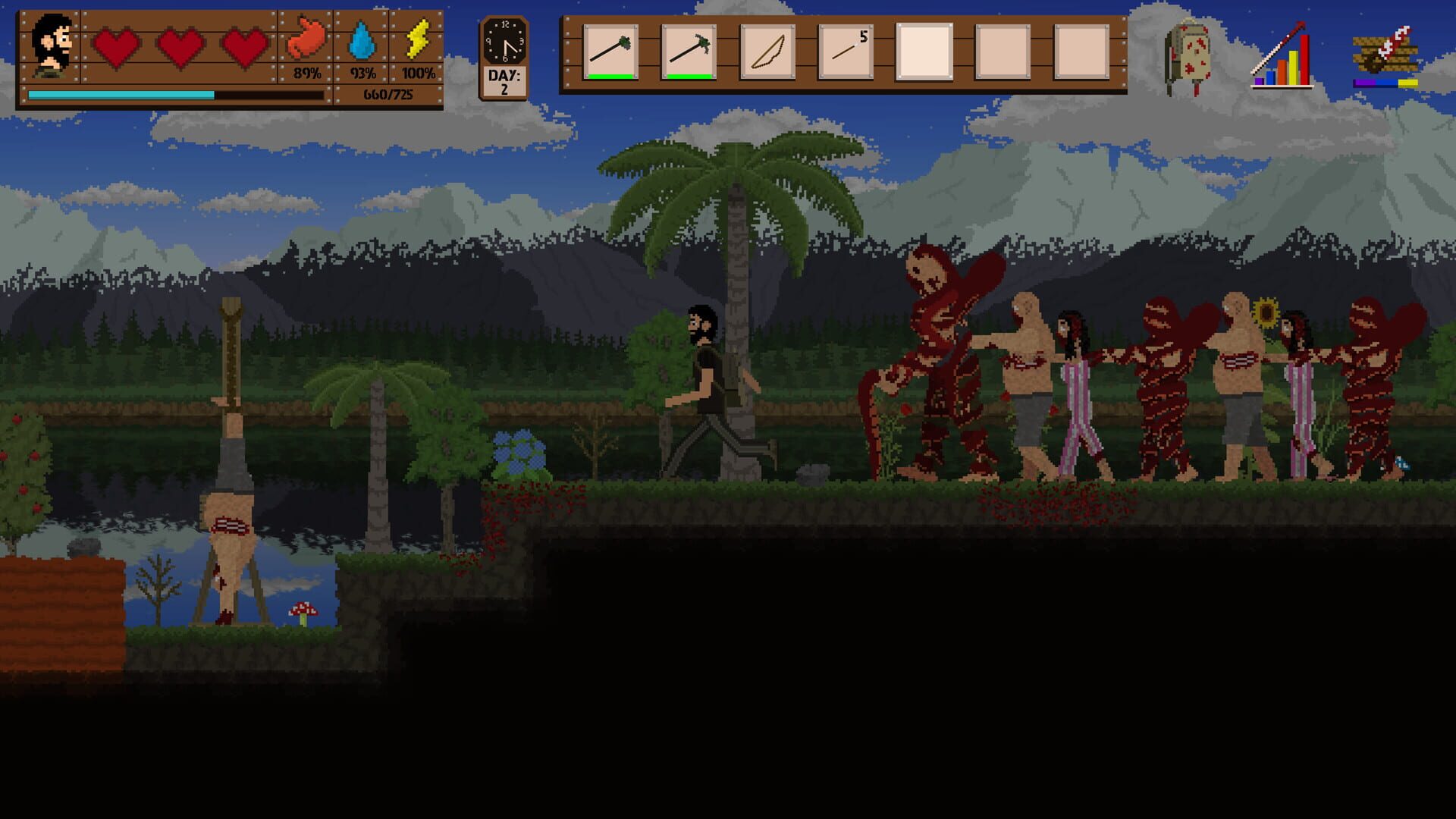Click the green durability bar under the axe slot
The width and height of the screenshot is (1456, 819).
point(610,76)
